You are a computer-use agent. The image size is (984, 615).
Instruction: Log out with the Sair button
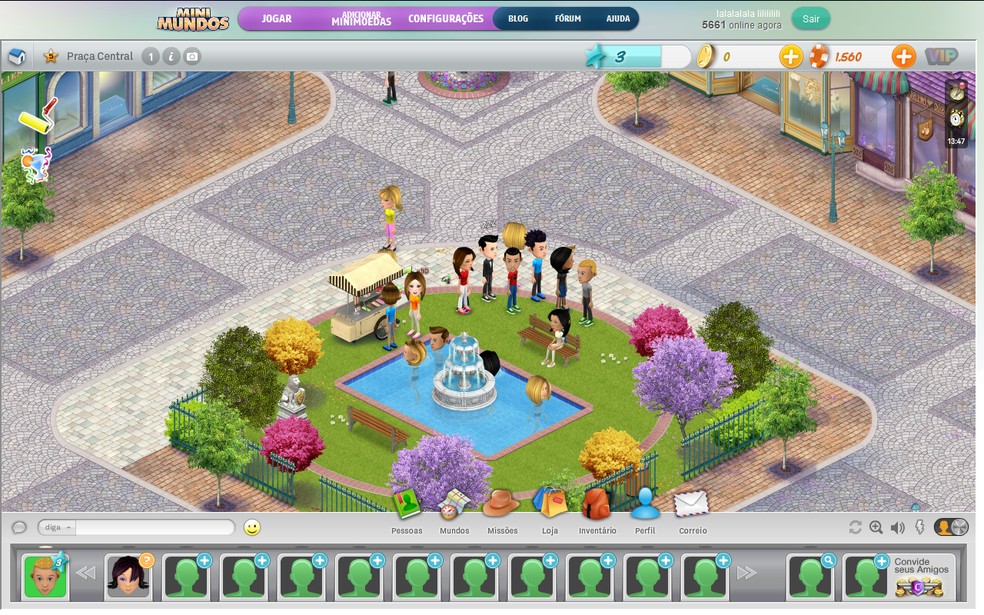(x=810, y=19)
